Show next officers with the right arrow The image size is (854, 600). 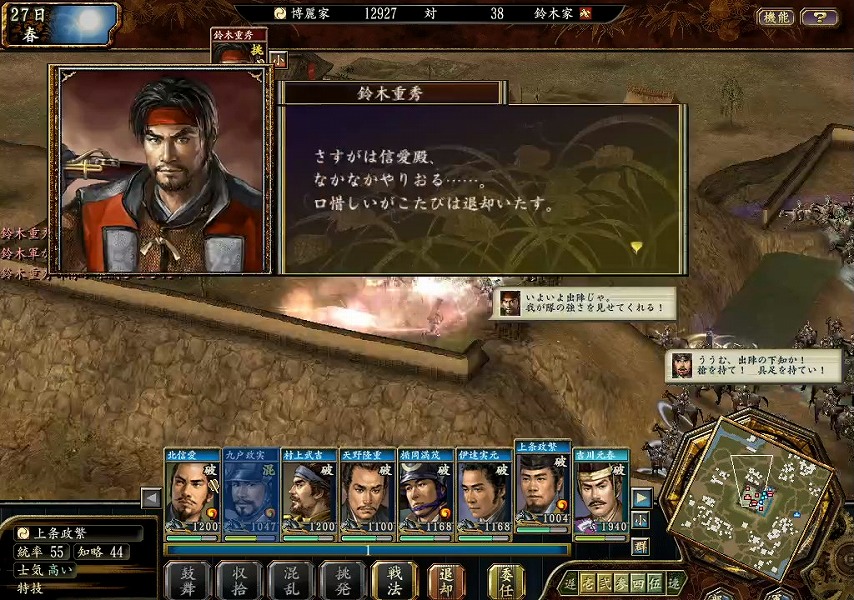tap(641, 498)
